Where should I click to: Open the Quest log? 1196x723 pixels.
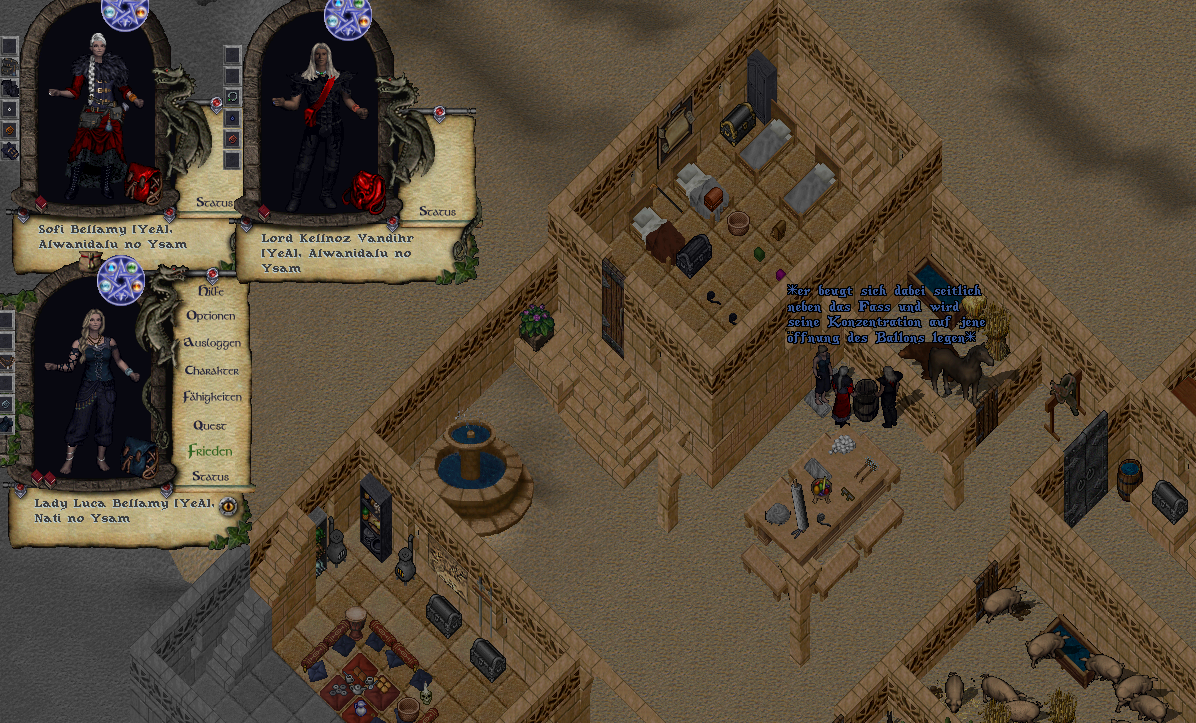[210, 424]
